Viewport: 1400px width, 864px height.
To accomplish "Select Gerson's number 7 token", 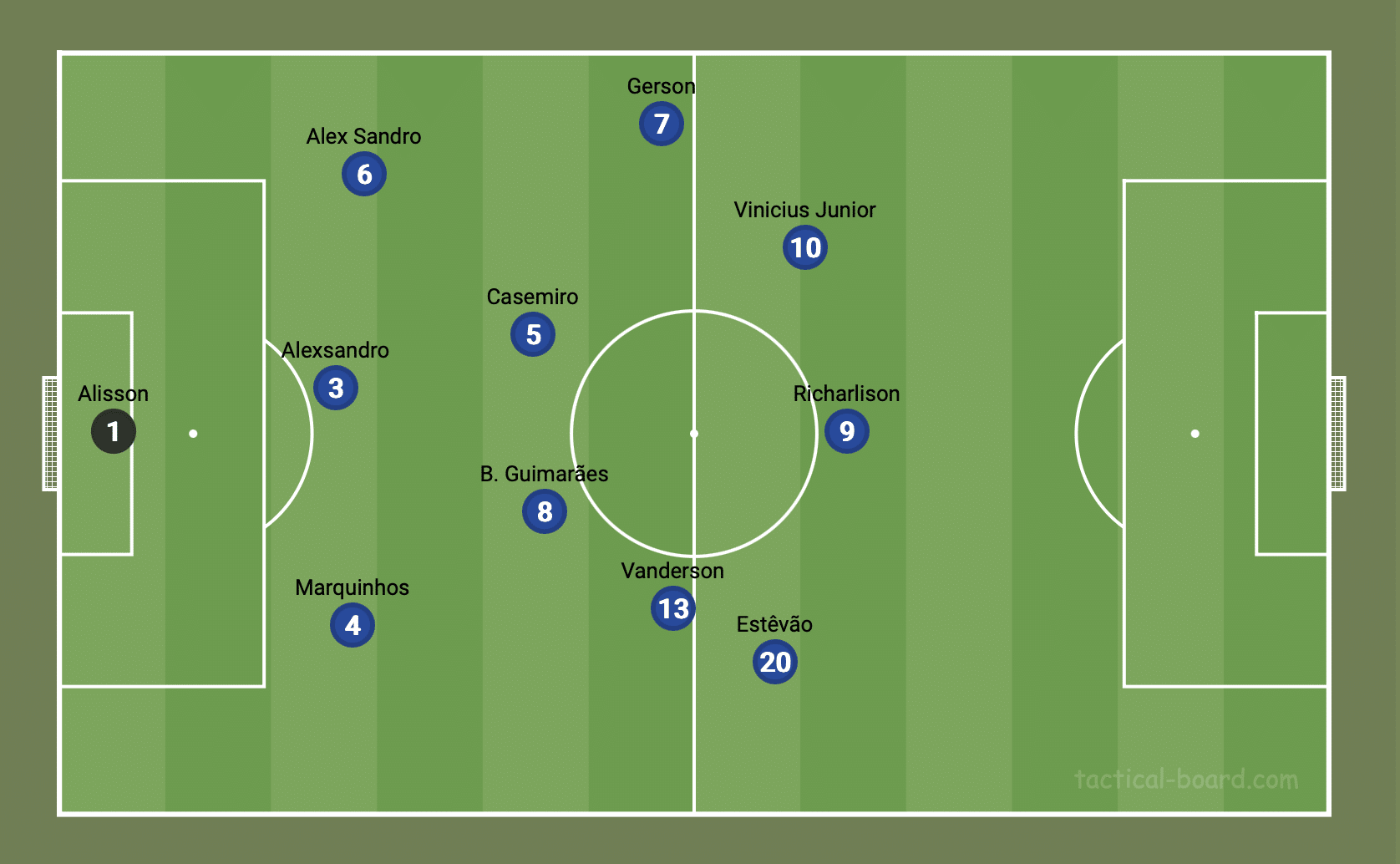I will point(662,124).
